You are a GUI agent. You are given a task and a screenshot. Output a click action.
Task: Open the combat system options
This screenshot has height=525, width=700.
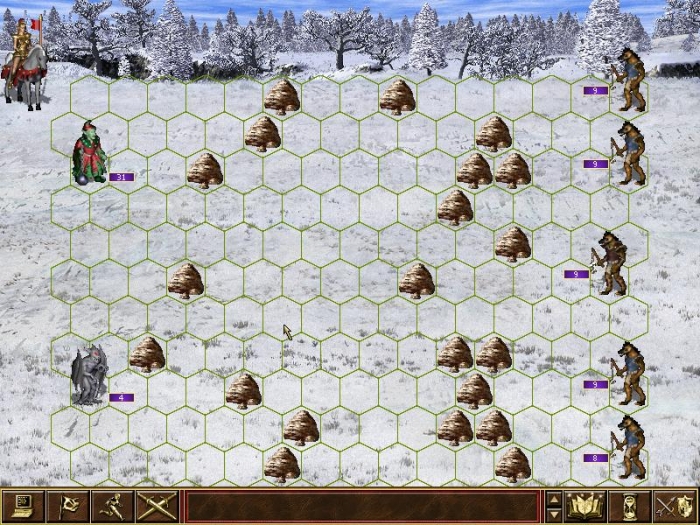click(x=22, y=507)
